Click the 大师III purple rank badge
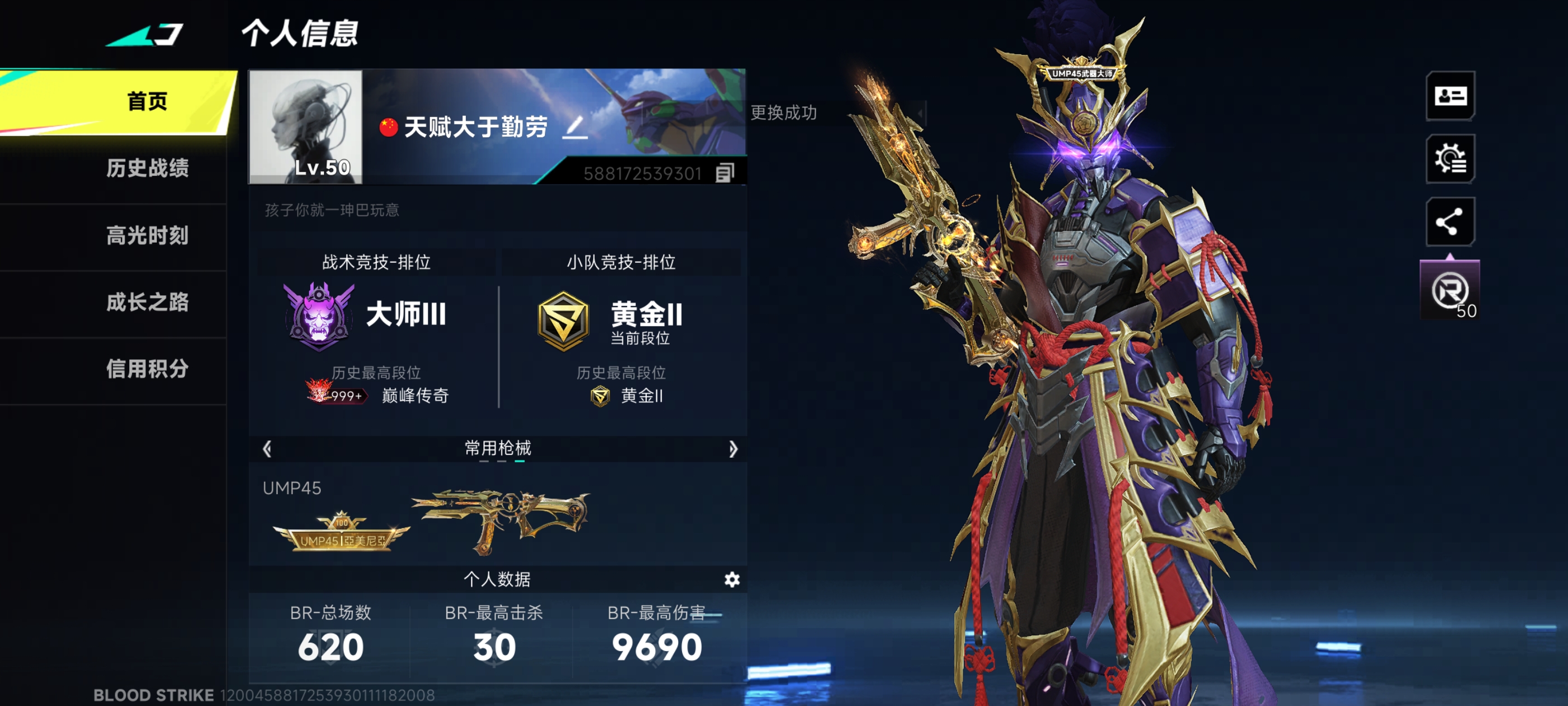This screenshot has height=706, width=1568. [319, 317]
